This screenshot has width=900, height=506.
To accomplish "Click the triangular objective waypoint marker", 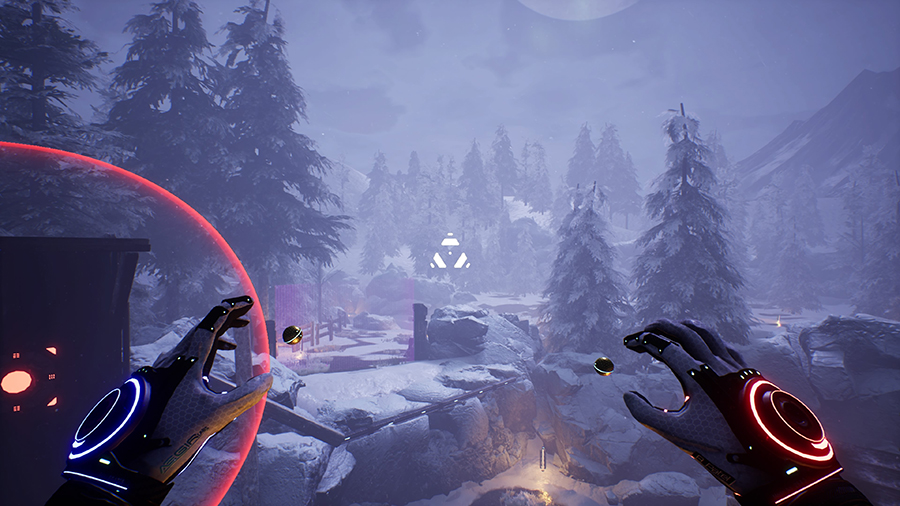I will pos(449,254).
